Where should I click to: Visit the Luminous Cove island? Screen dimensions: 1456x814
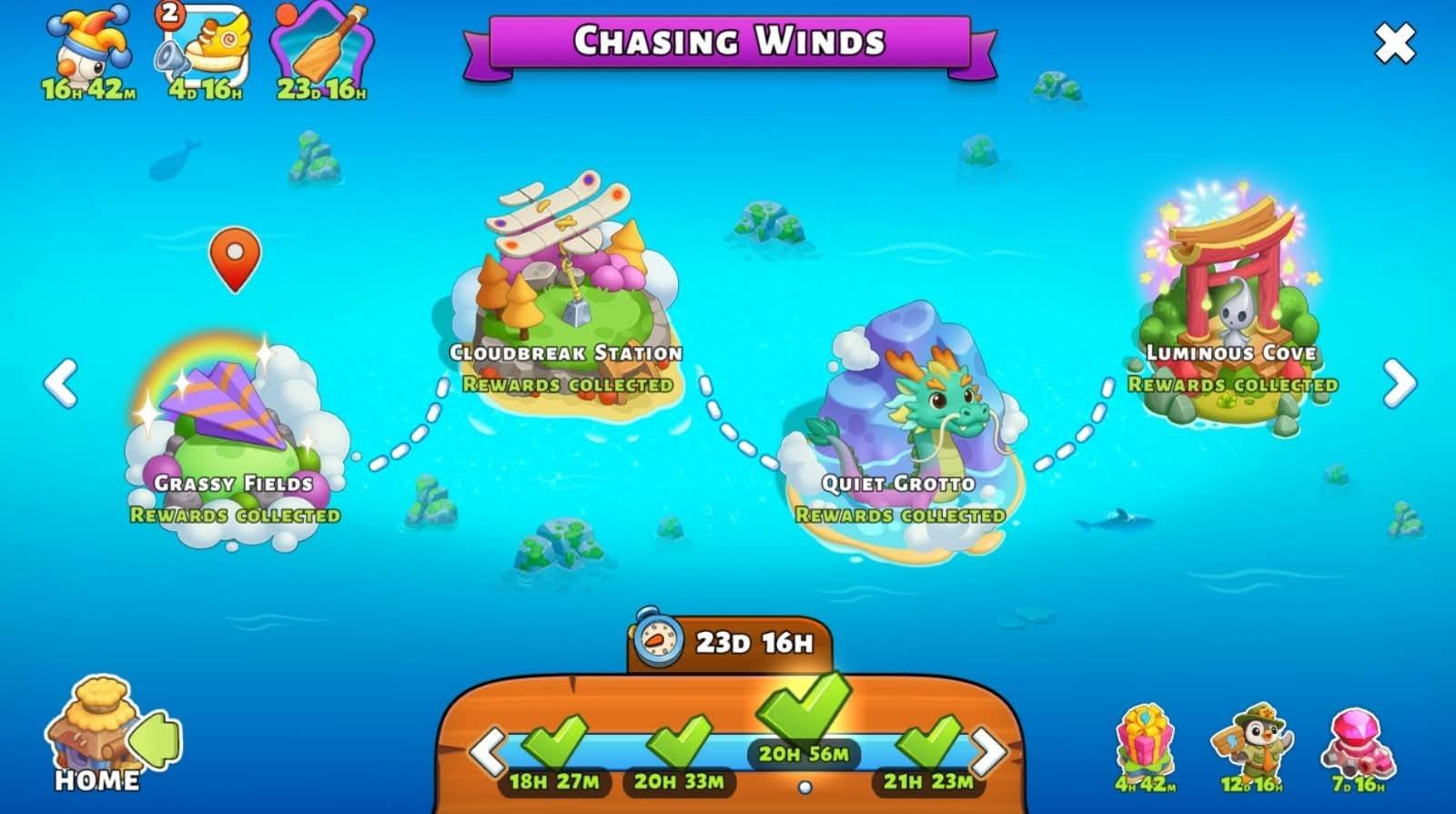point(1230,300)
